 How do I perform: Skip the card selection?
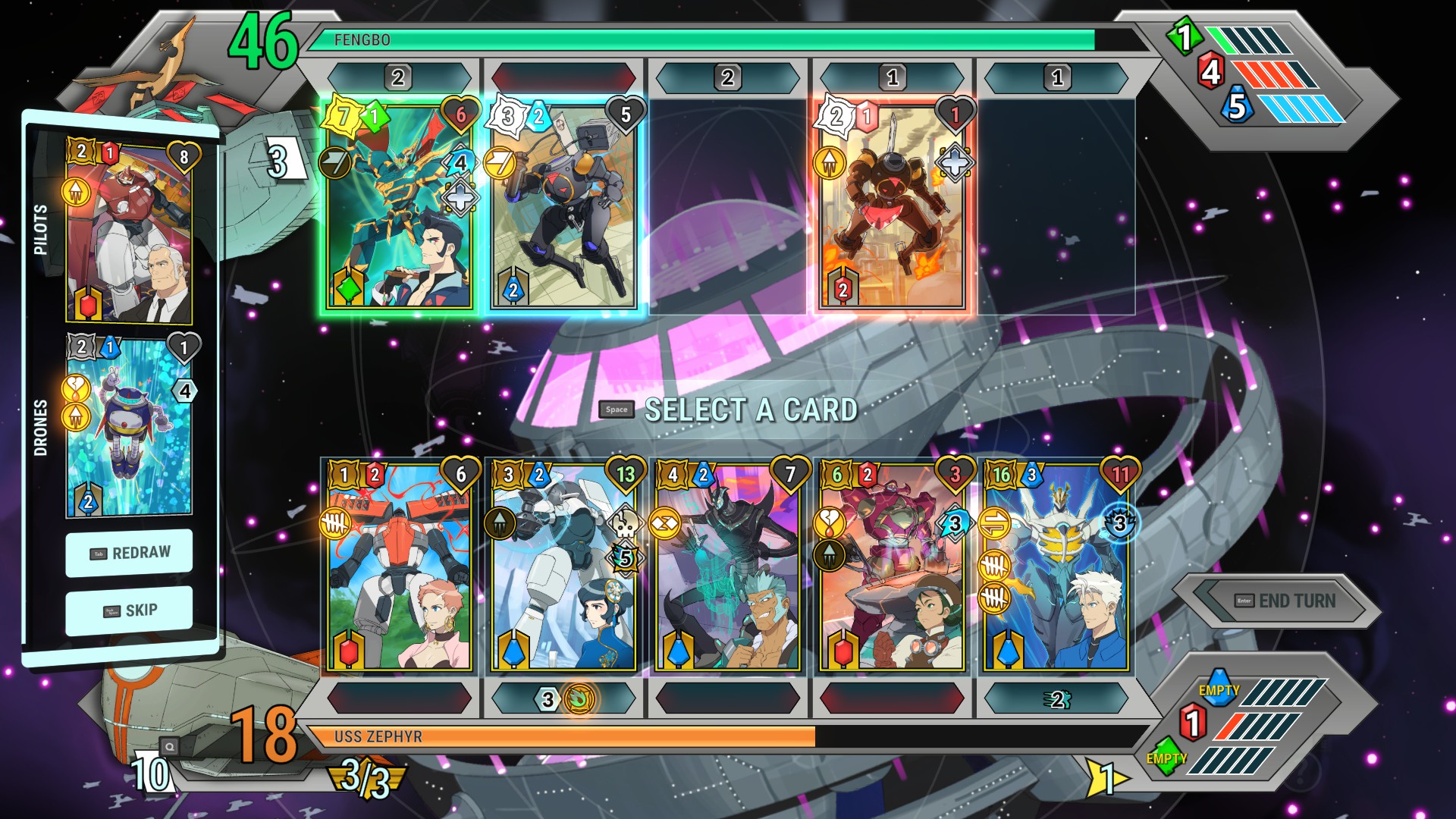tap(129, 610)
